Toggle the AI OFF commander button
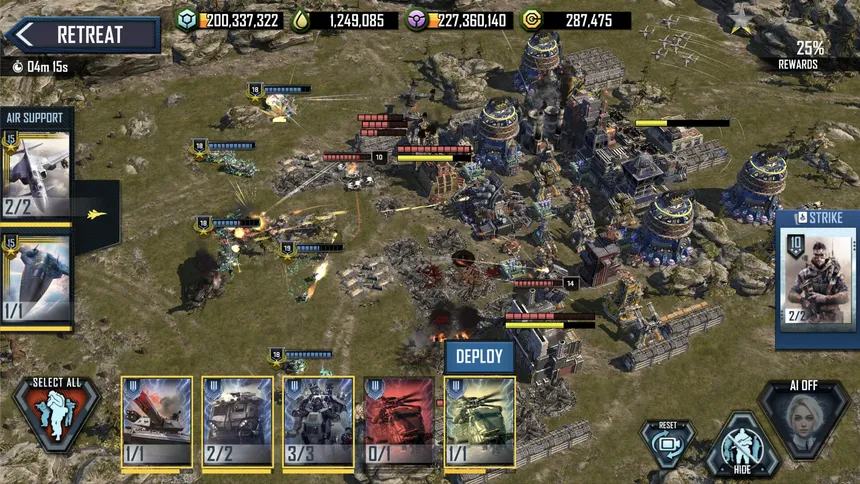The width and height of the screenshot is (860, 484). click(x=804, y=419)
